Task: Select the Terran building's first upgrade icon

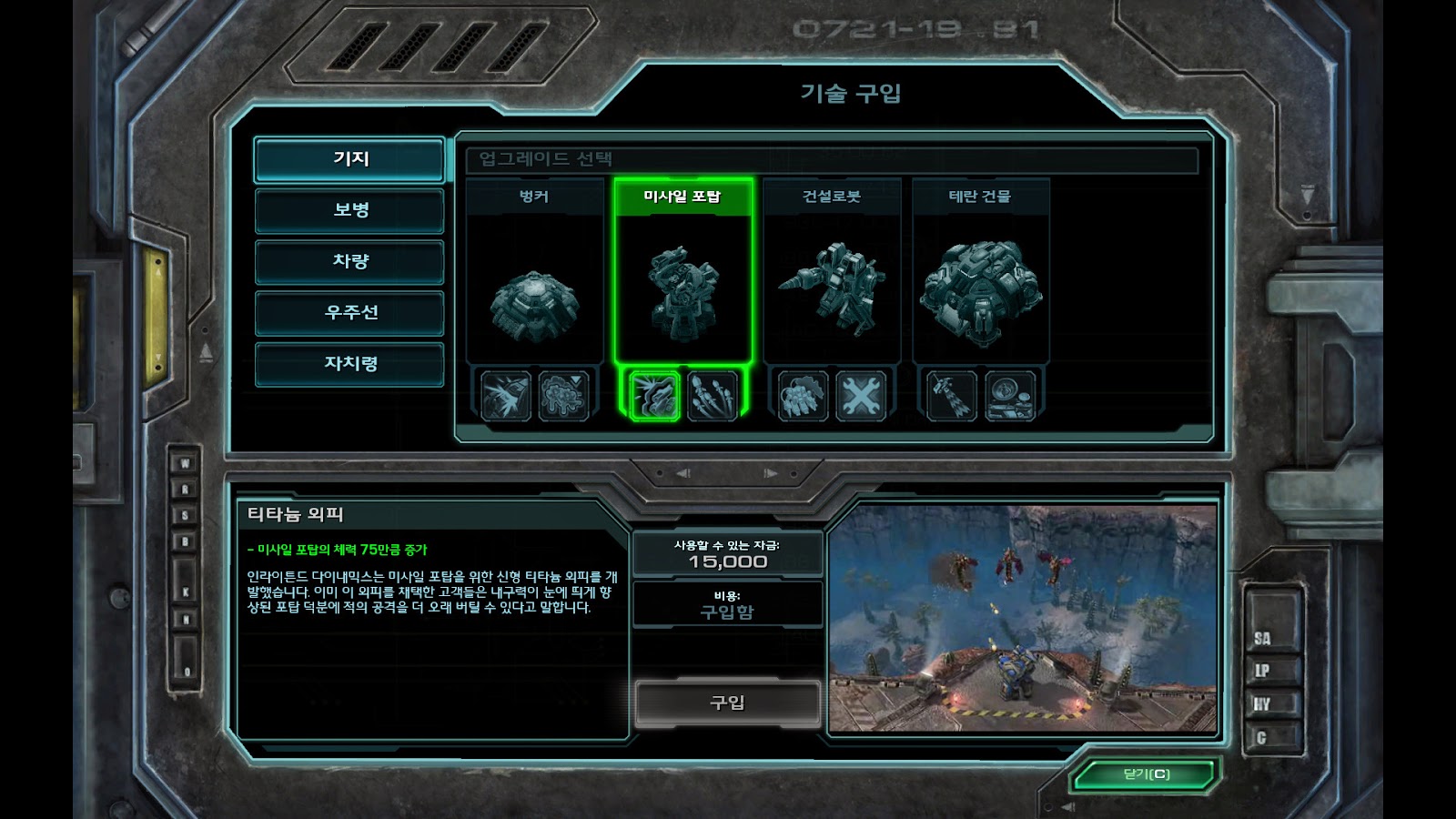Action: pyautogui.click(x=951, y=396)
